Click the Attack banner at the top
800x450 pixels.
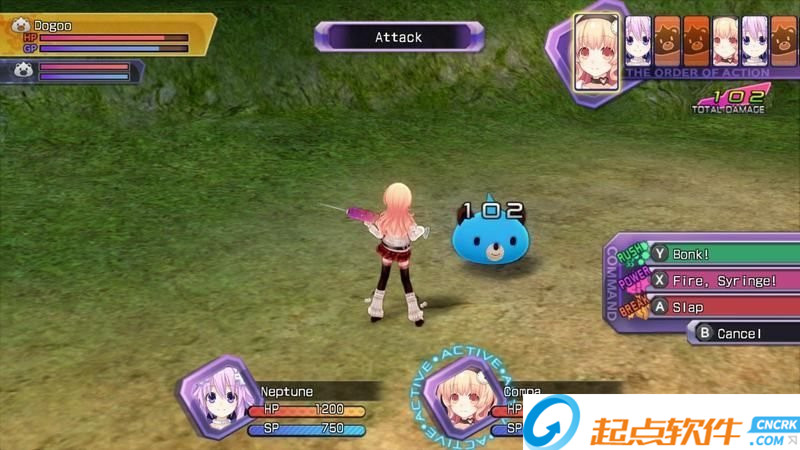pyautogui.click(x=399, y=37)
